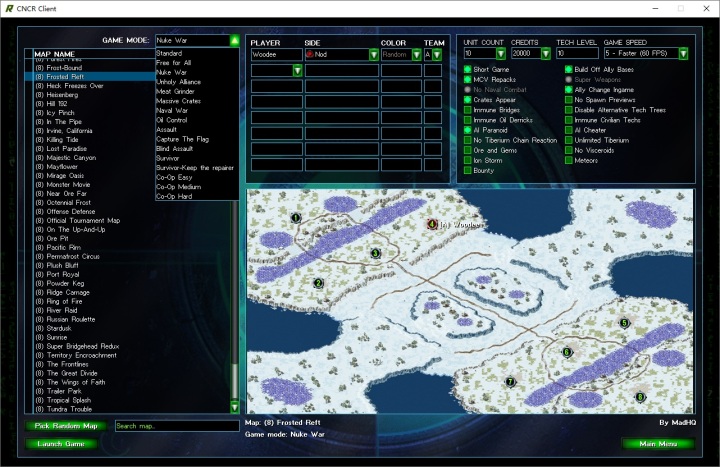The height and width of the screenshot is (467, 720).
Task: Enable the AI Cheater option
Action: click(x=568, y=130)
